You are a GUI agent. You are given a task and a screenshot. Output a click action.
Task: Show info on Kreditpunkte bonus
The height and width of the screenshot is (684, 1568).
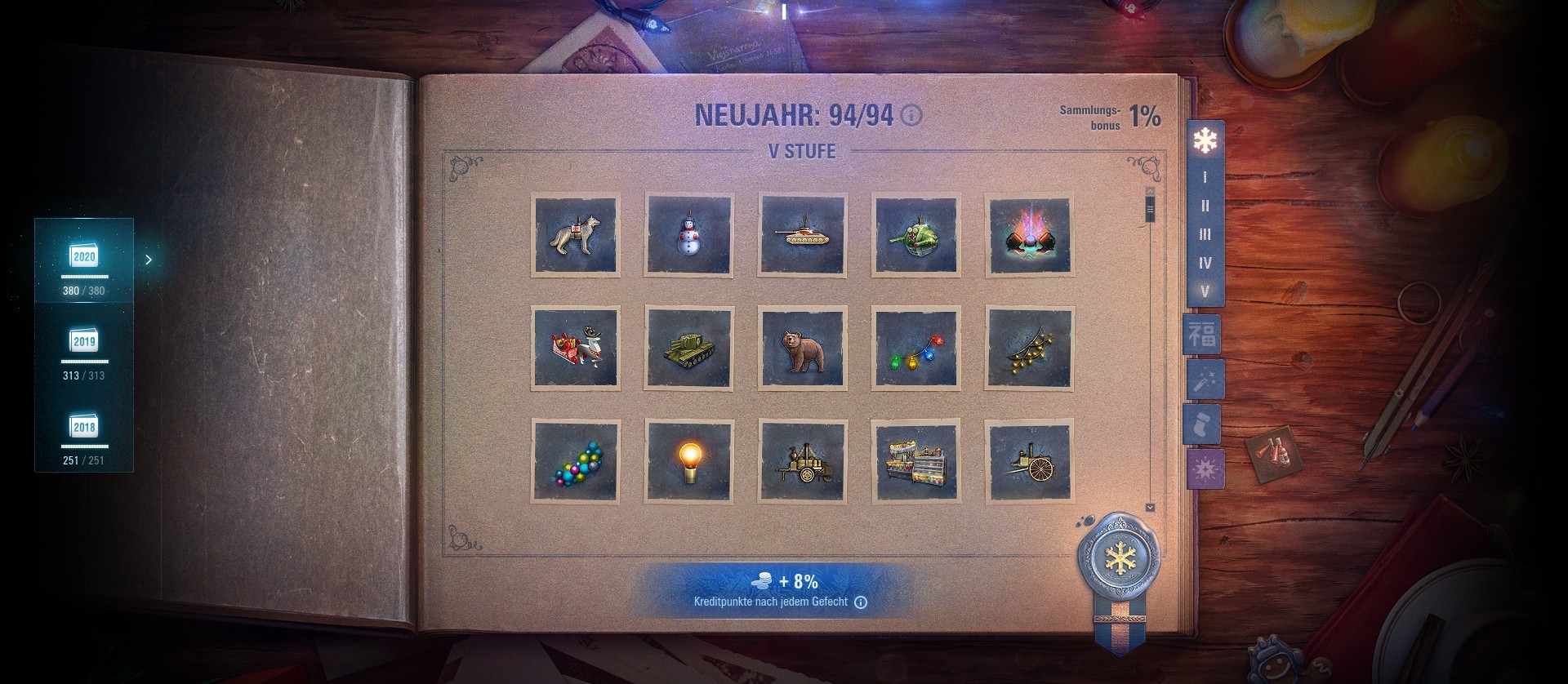861,602
